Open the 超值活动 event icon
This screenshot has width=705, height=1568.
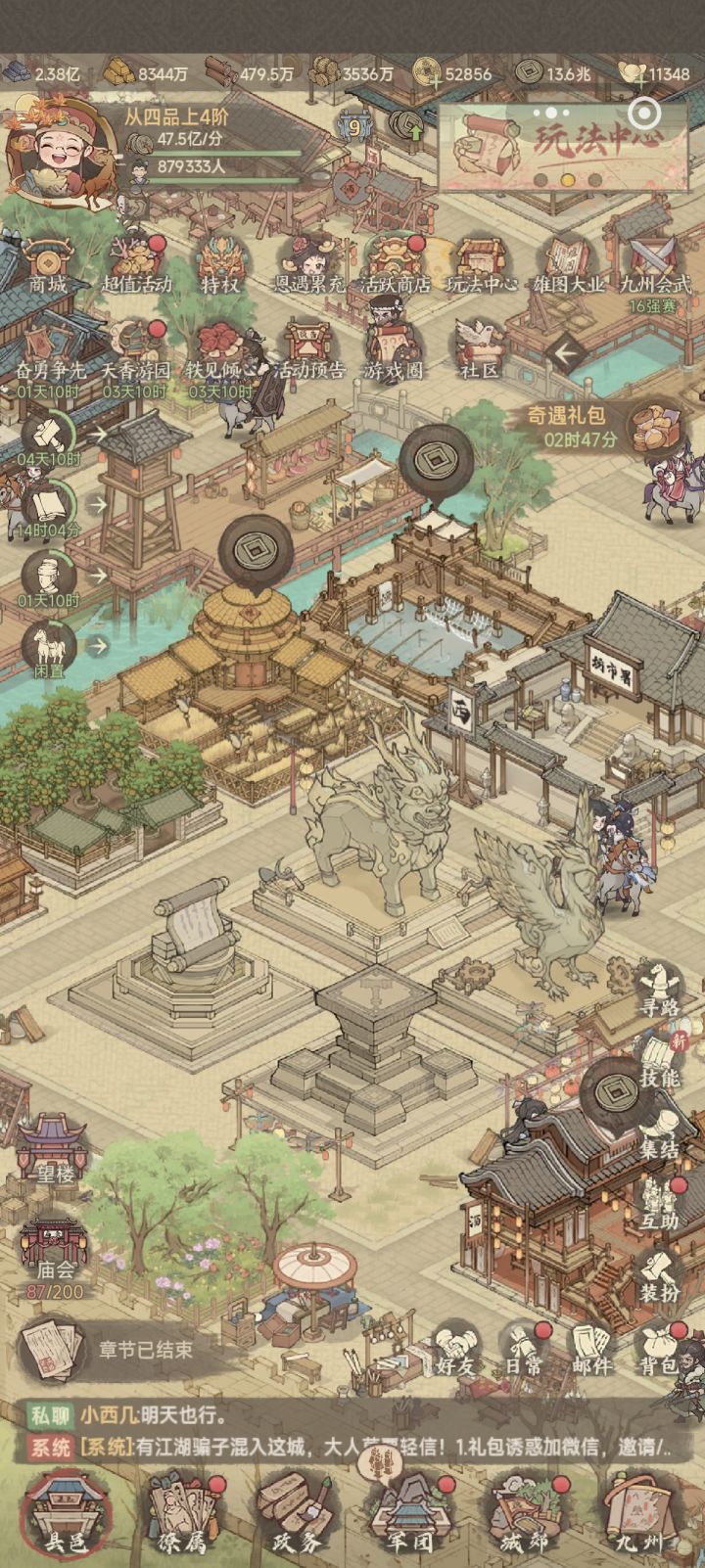tap(136, 262)
